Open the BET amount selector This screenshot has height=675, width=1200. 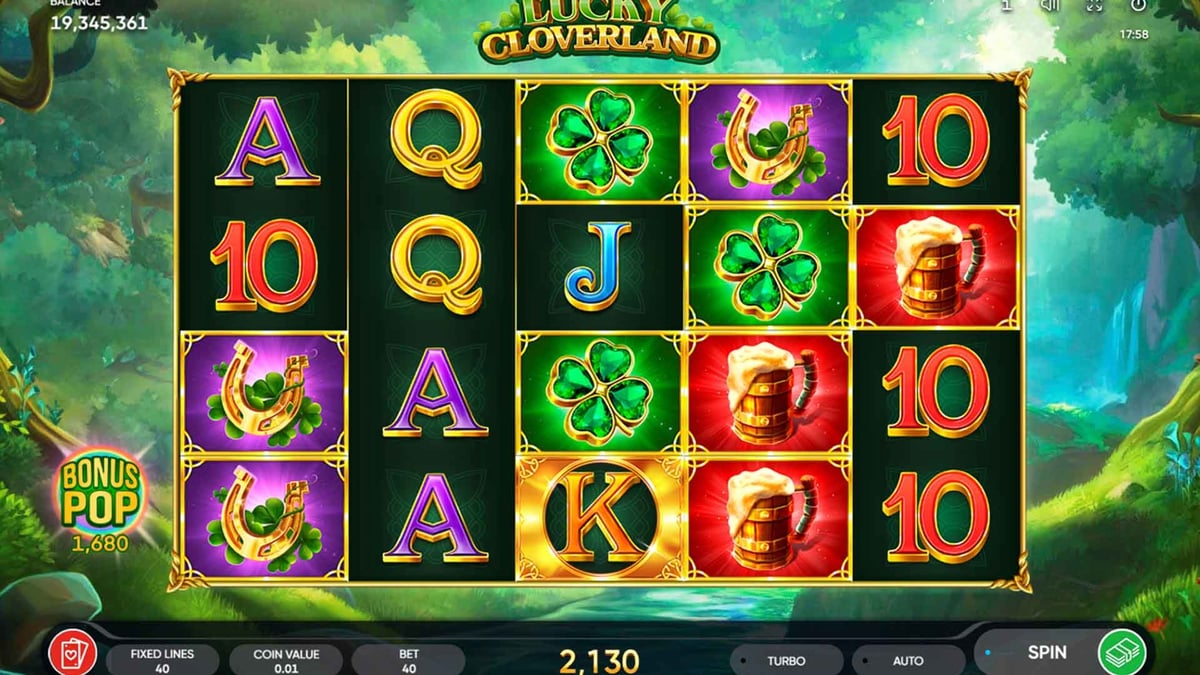408,660
